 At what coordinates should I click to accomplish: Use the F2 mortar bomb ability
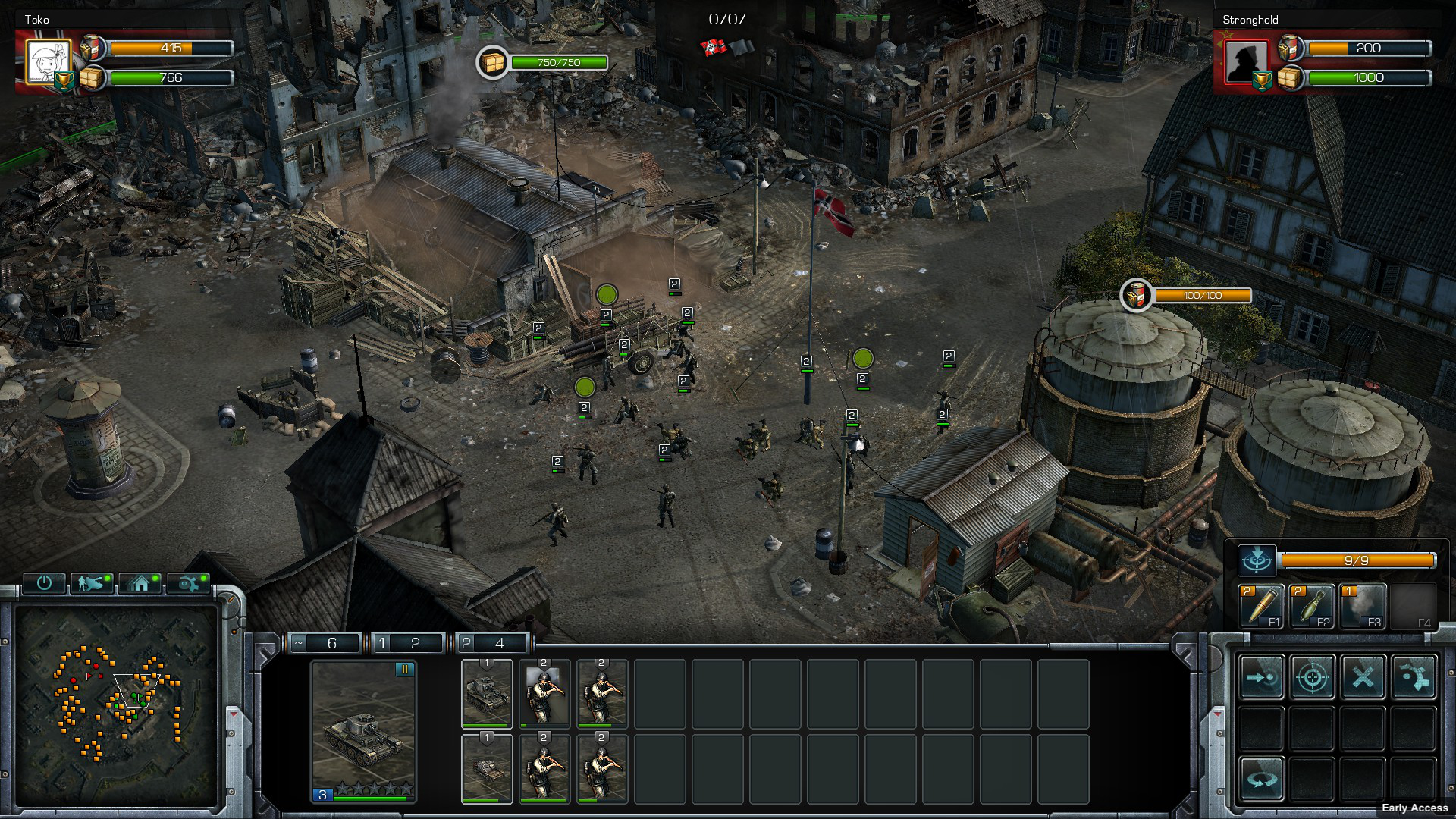tap(1311, 607)
